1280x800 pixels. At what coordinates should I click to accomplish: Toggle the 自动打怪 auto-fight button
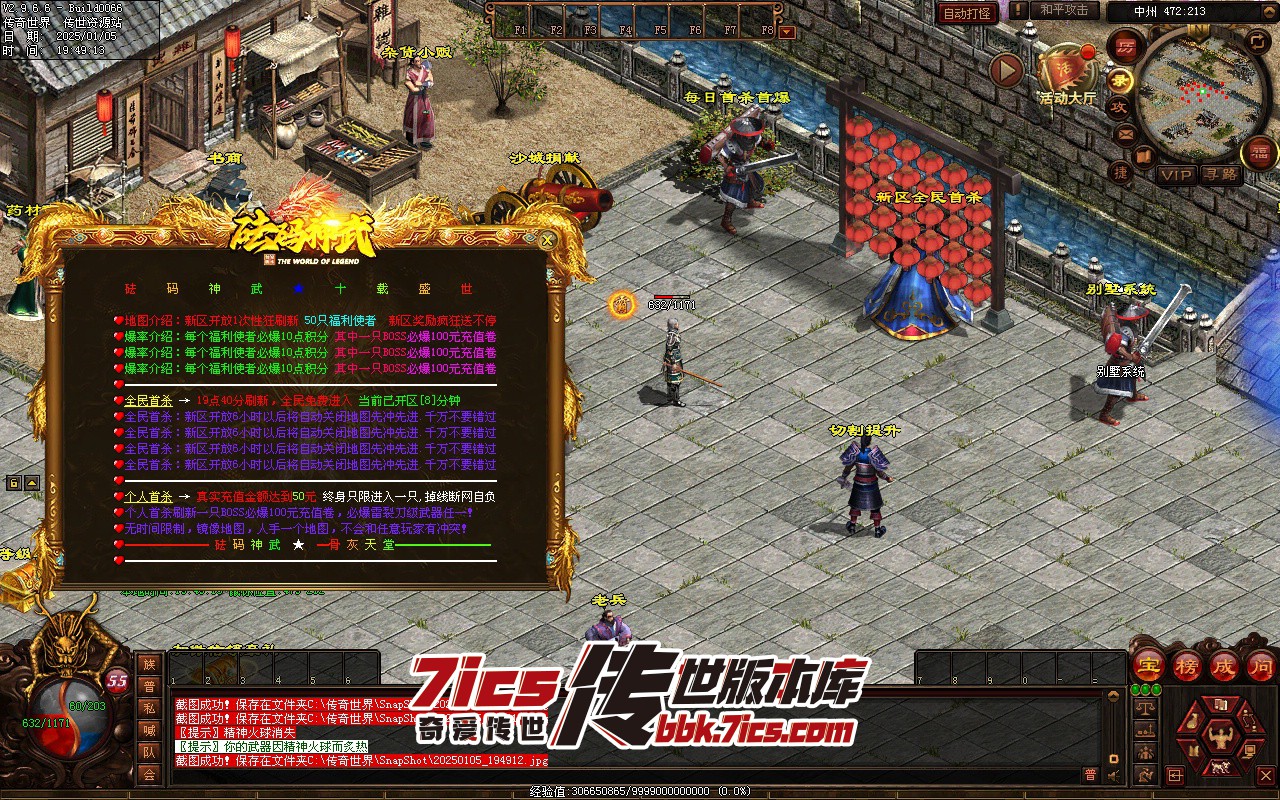[967, 13]
